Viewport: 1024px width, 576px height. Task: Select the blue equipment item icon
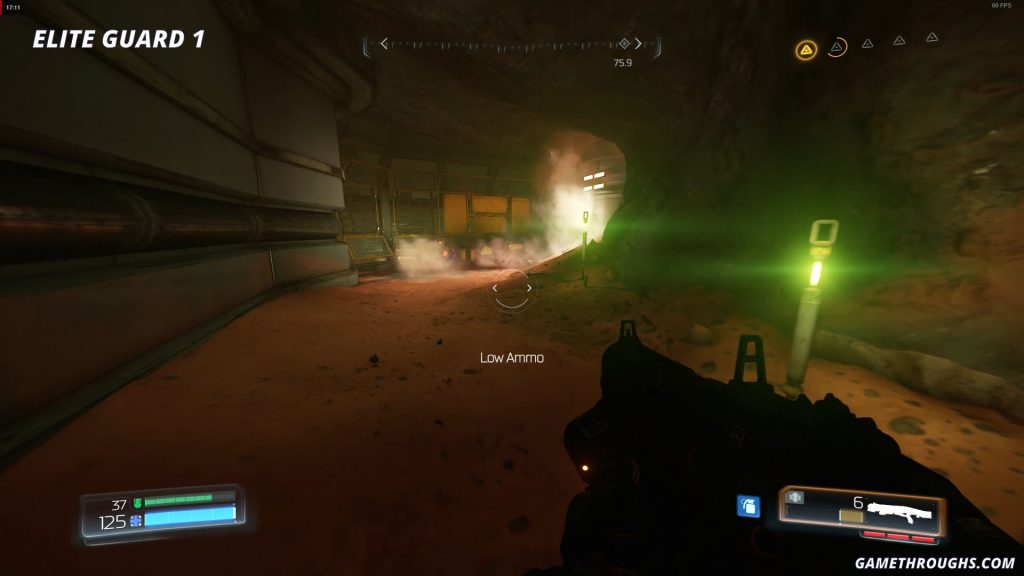[x=748, y=506]
